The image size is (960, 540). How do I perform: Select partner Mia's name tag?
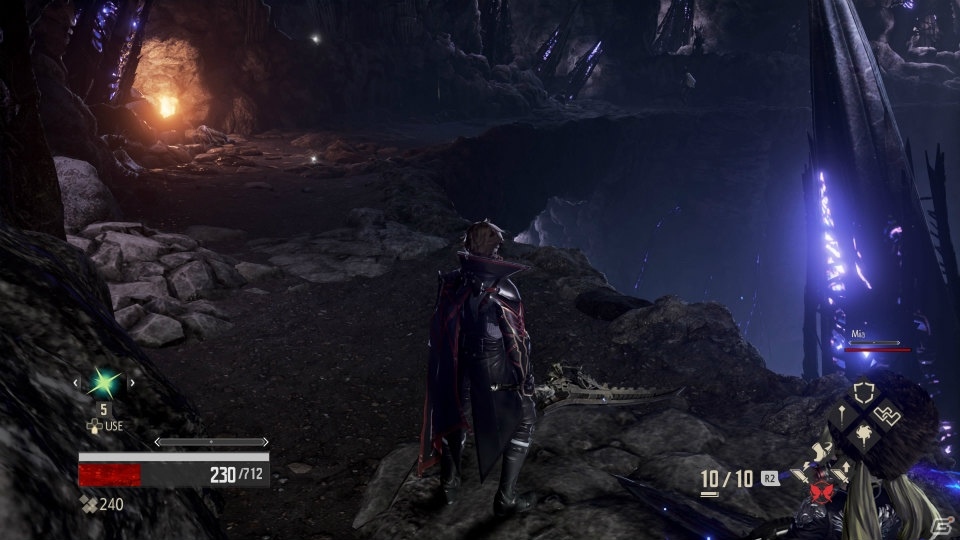[859, 334]
